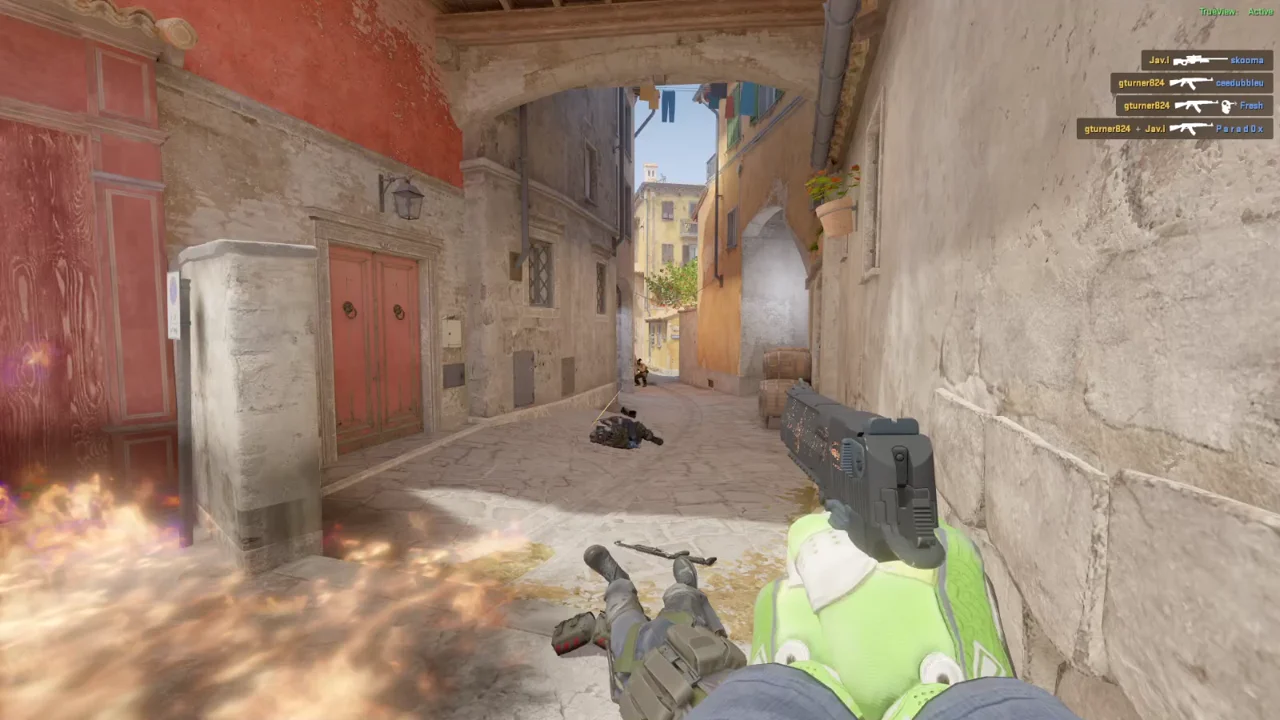Expand the Parad0x assist entry

1175,128
